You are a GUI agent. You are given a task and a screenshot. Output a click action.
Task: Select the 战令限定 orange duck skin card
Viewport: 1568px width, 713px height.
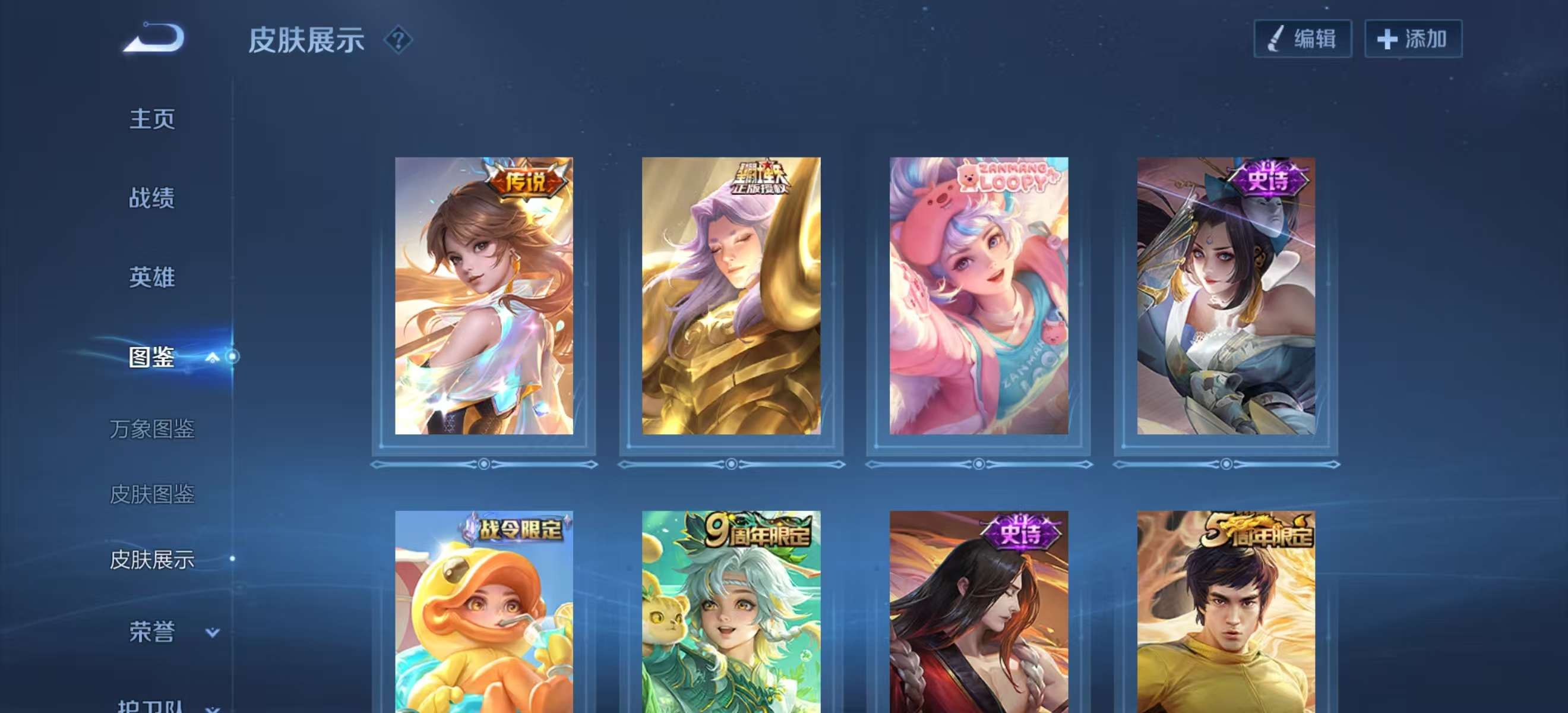coord(484,612)
